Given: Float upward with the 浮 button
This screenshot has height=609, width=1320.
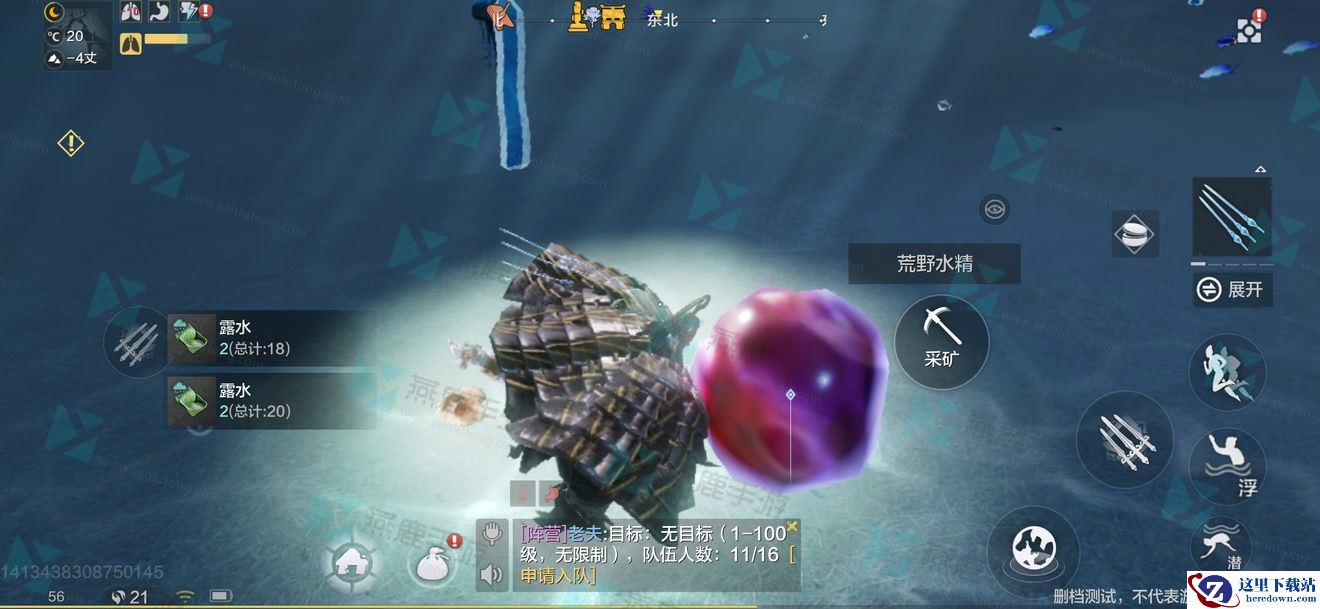Looking at the screenshot, I should (1227, 466).
